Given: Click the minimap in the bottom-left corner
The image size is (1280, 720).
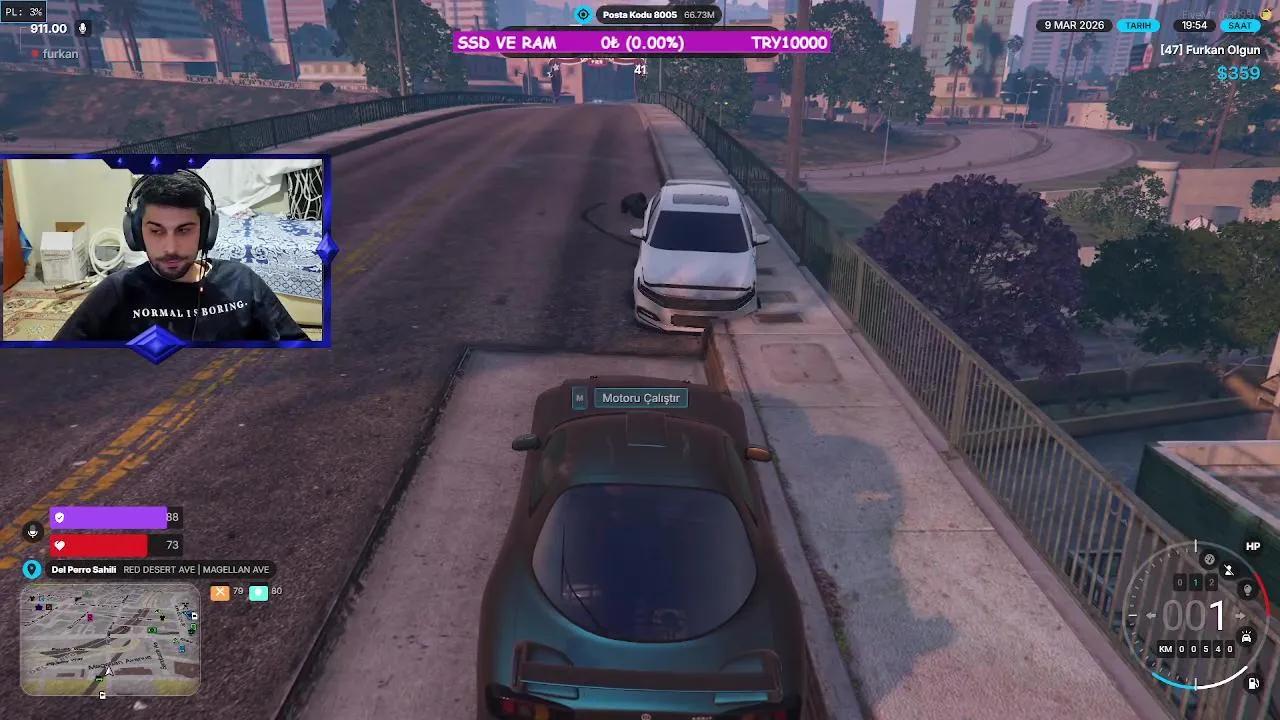Looking at the screenshot, I should tap(108, 643).
